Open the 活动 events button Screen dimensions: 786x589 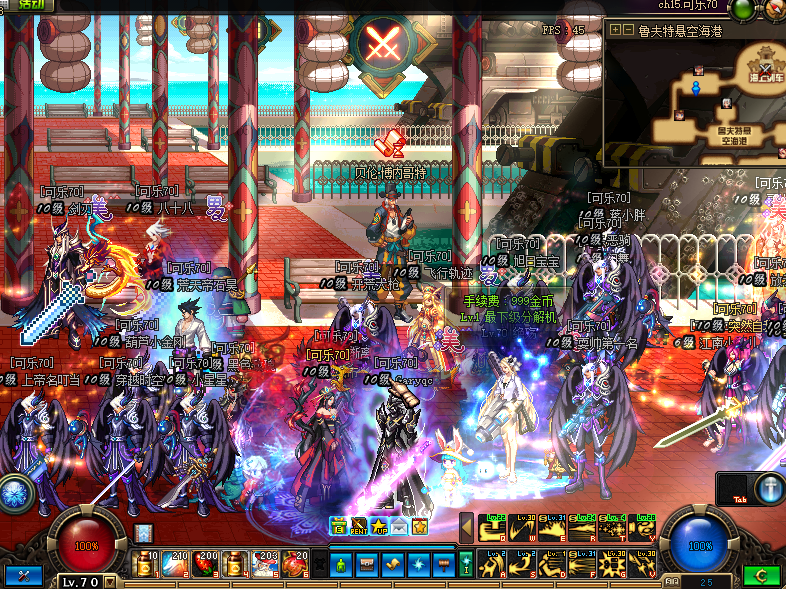click(x=28, y=5)
